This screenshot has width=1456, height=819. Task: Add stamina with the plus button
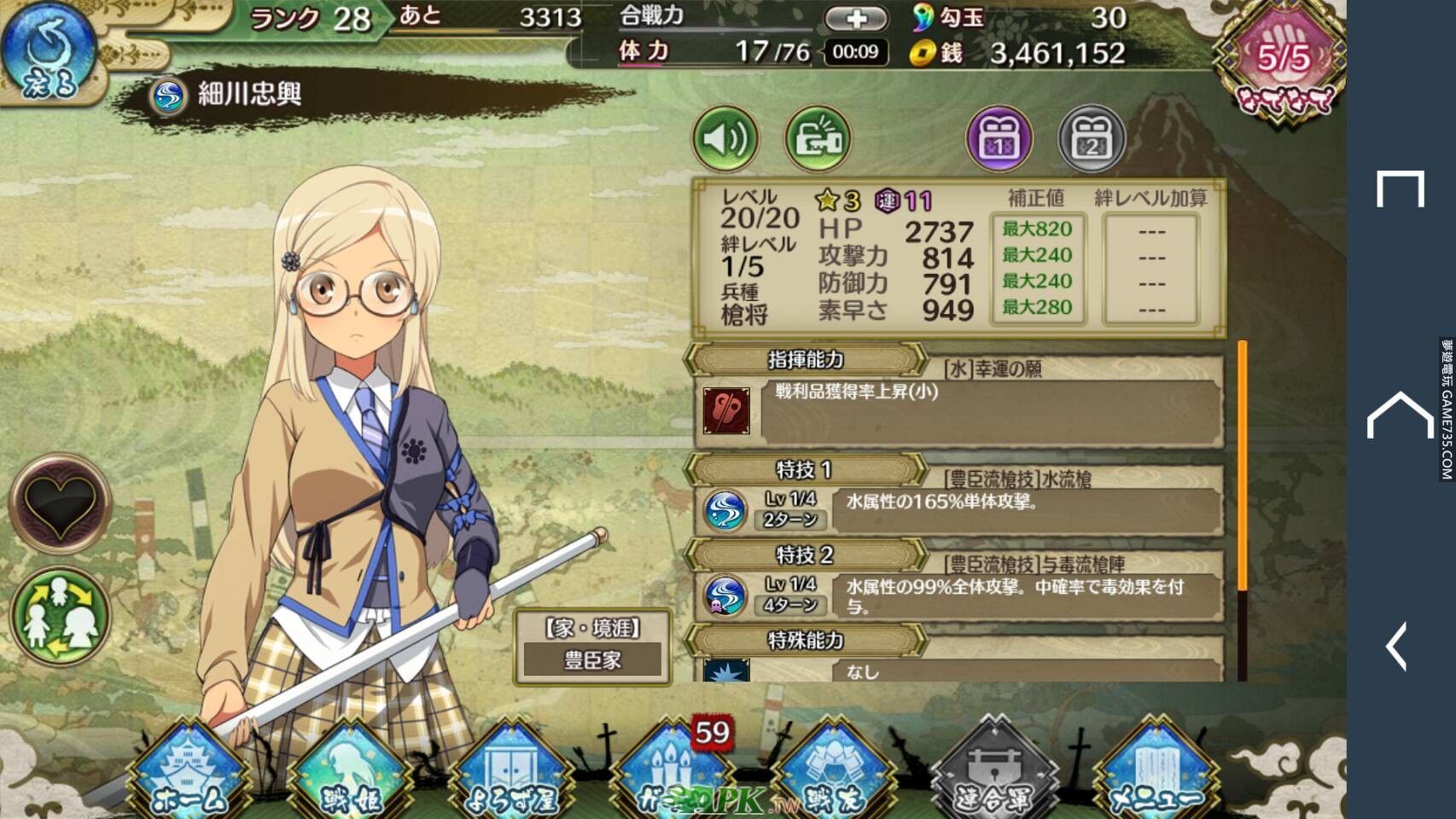856,19
